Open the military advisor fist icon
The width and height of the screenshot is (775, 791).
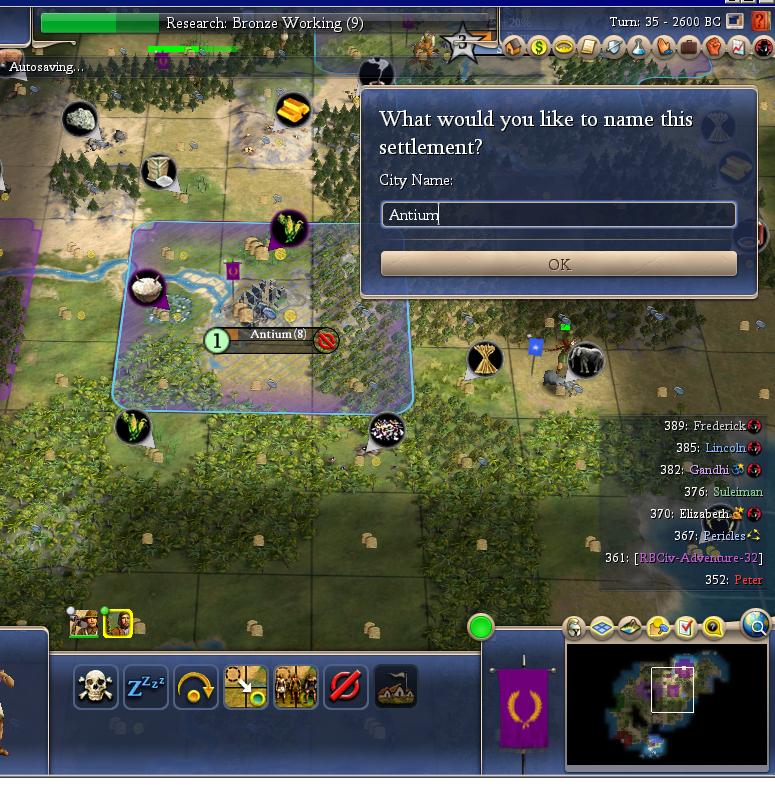click(713, 46)
